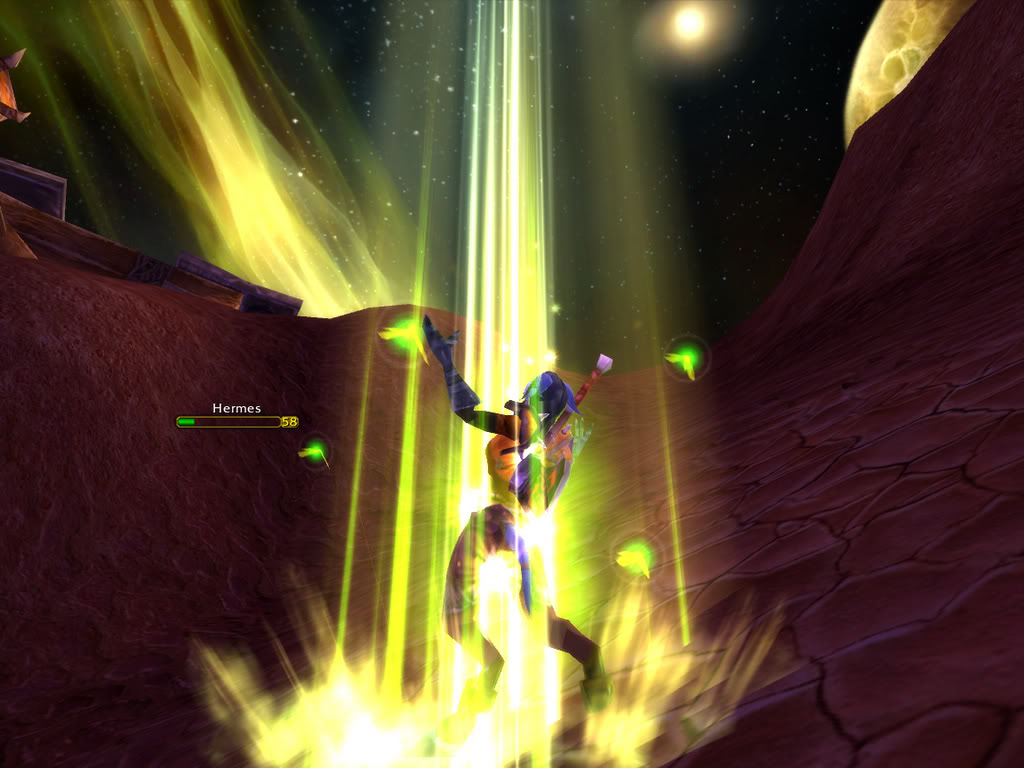Target Hermes by clicking its nameplate
1024x768 pixels.
[x=229, y=422]
